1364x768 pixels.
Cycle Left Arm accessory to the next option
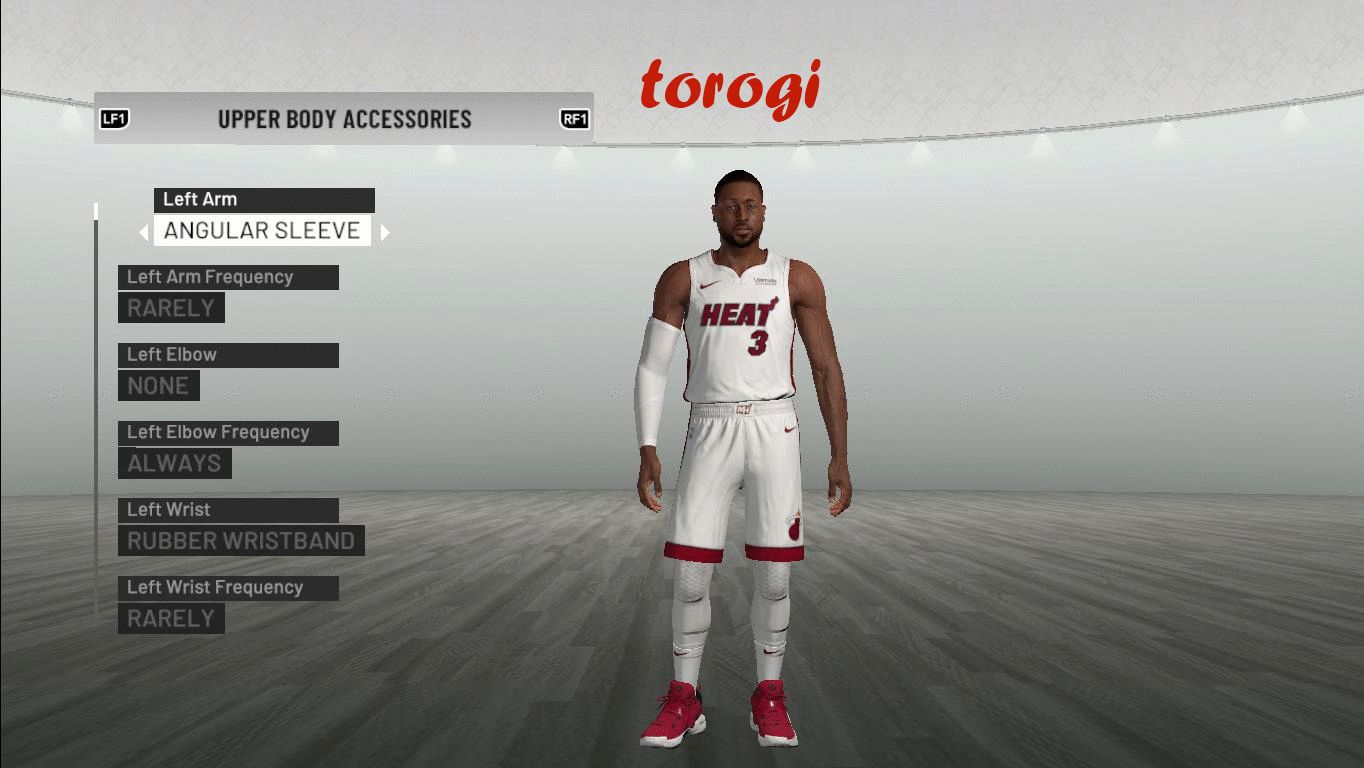385,232
